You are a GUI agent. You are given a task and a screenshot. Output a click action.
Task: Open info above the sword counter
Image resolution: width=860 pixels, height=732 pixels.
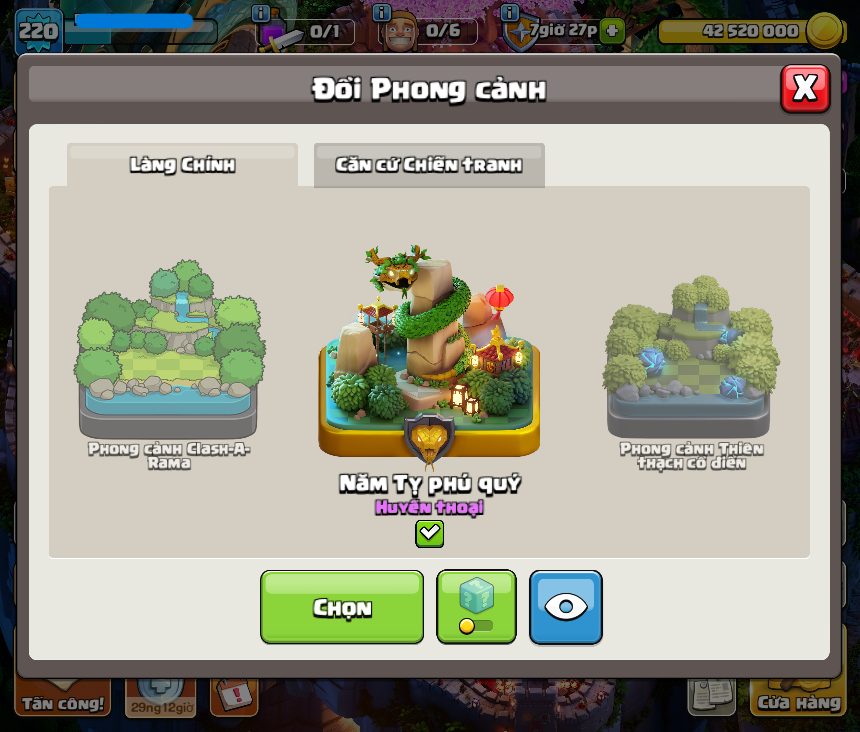(x=261, y=13)
